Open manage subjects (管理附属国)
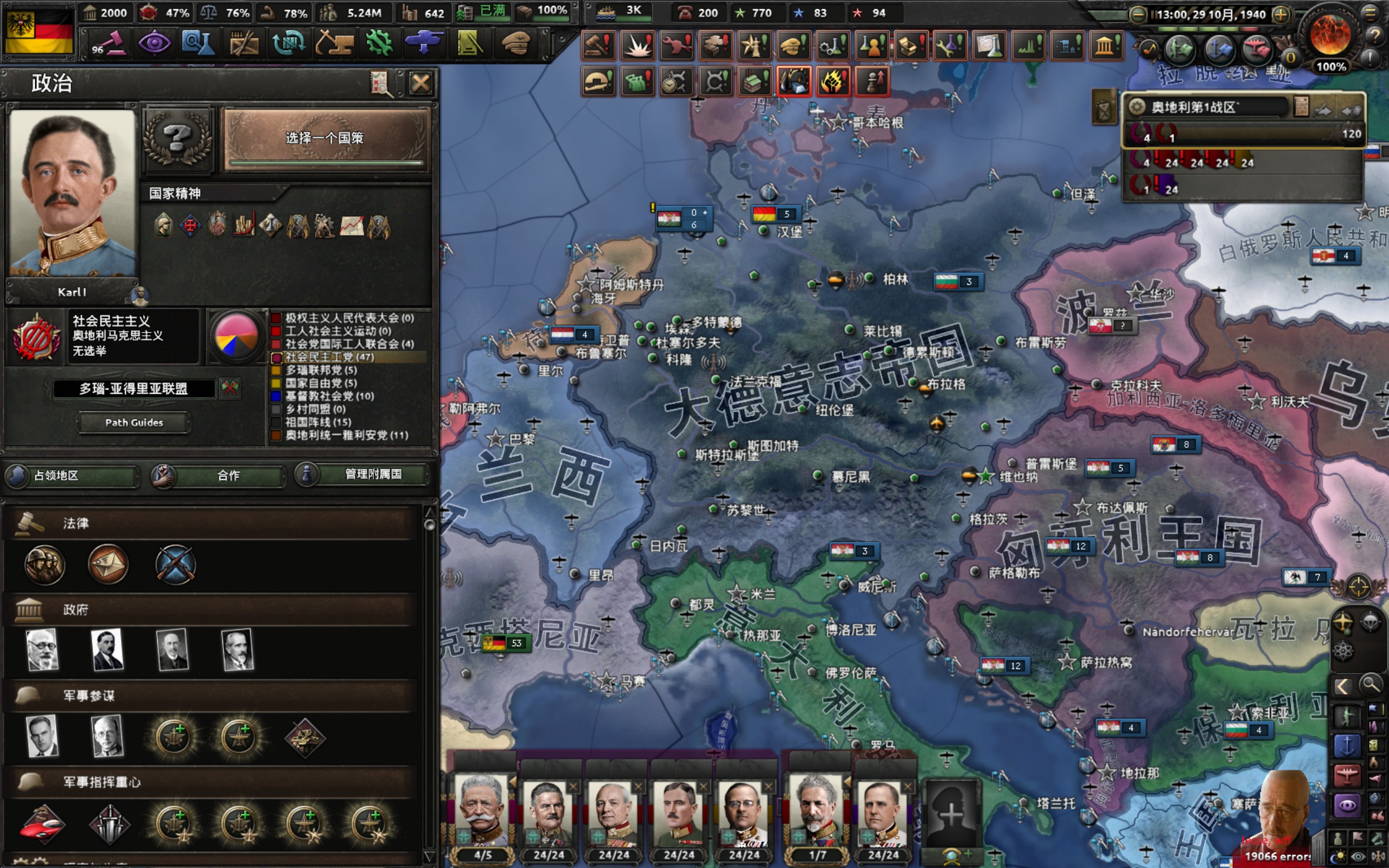This screenshot has width=1389, height=868. [363, 474]
